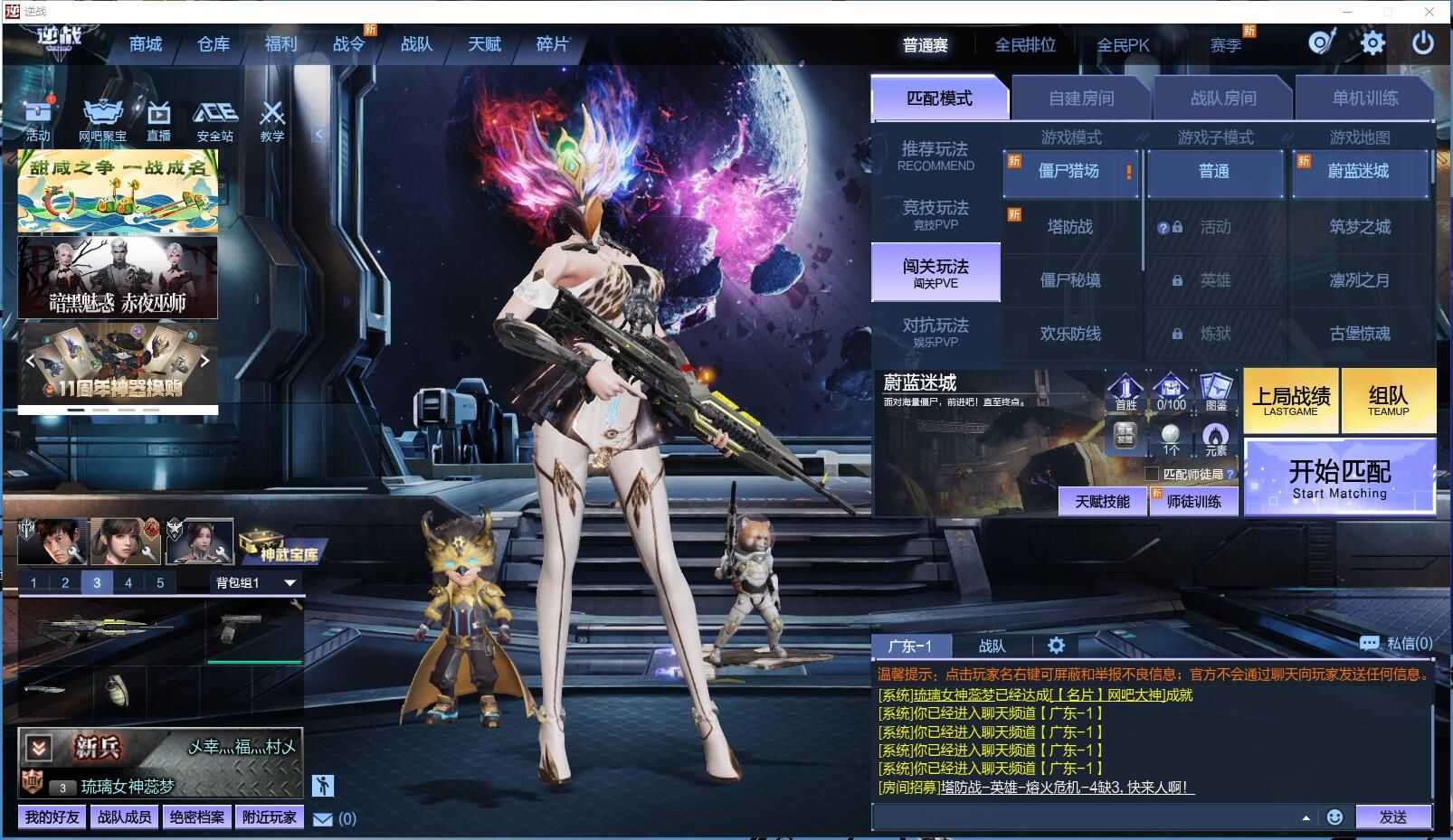1453x840 pixels.
Task: Collapse the left banner panel with the arrow
Action: (318, 132)
